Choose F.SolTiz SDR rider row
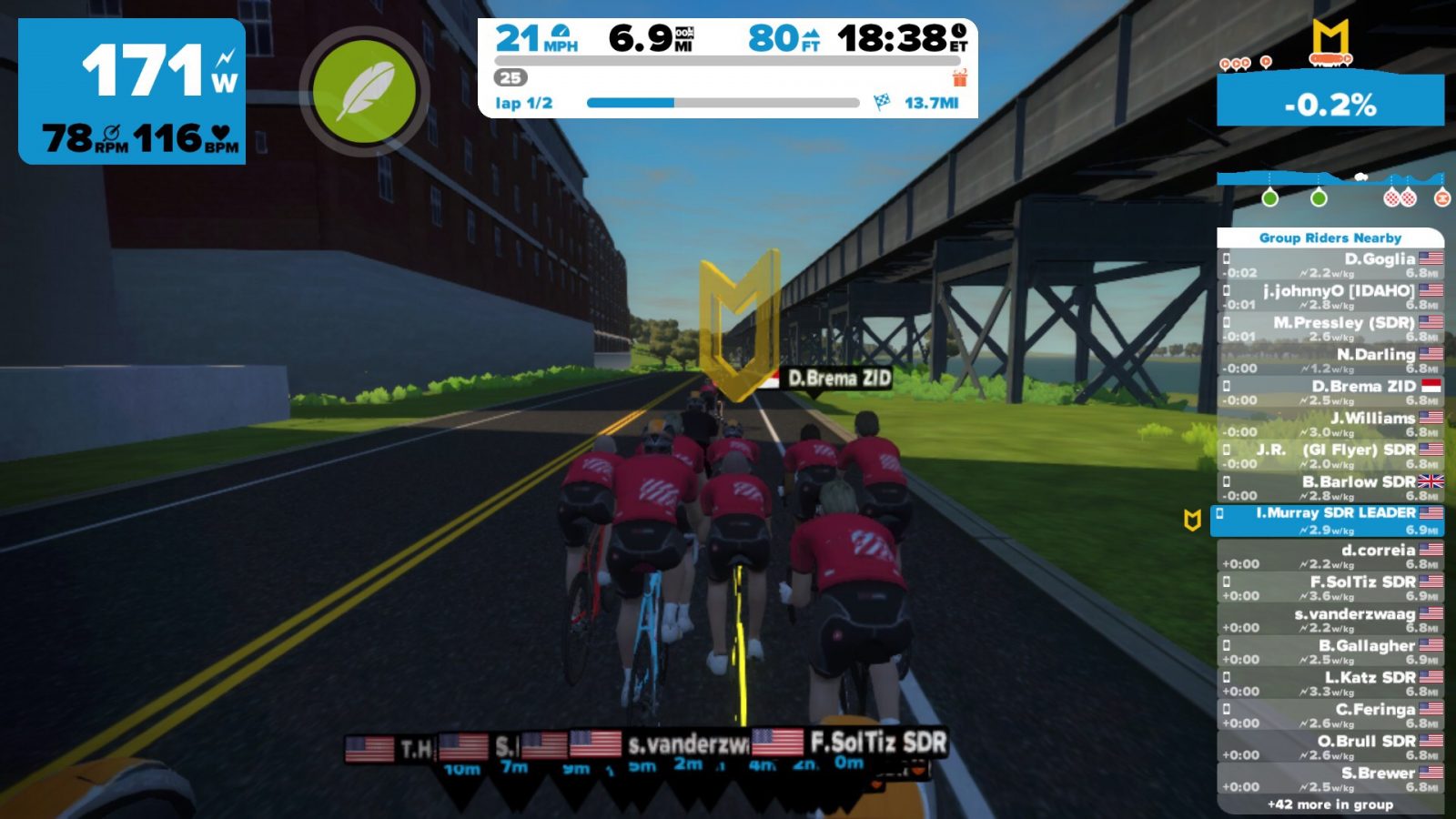This screenshot has width=1456, height=819. coord(1330,588)
